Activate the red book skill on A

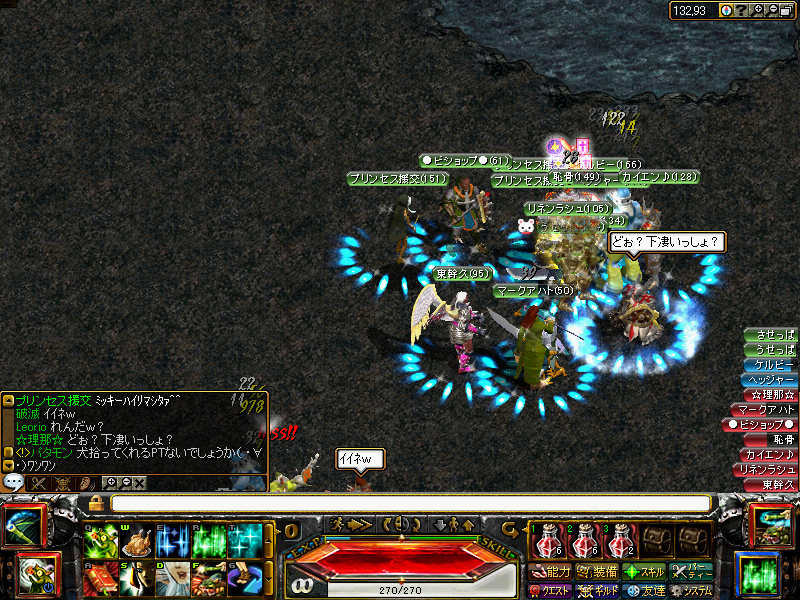[x=101, y=579]
